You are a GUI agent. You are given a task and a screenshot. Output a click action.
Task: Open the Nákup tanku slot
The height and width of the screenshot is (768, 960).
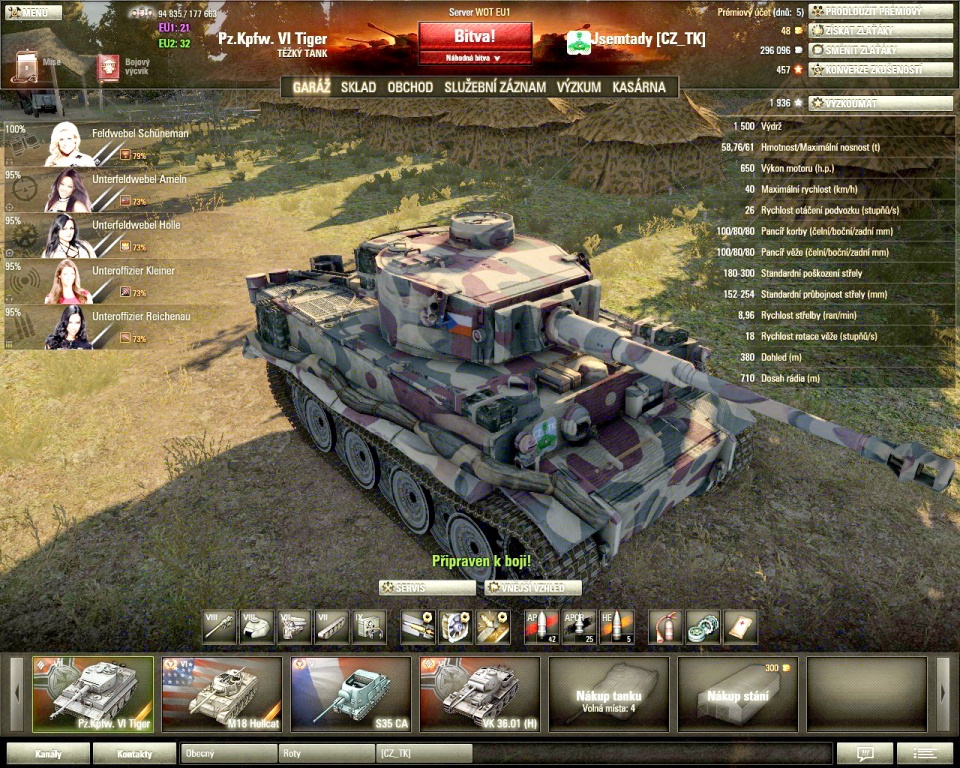pos(608,692)
